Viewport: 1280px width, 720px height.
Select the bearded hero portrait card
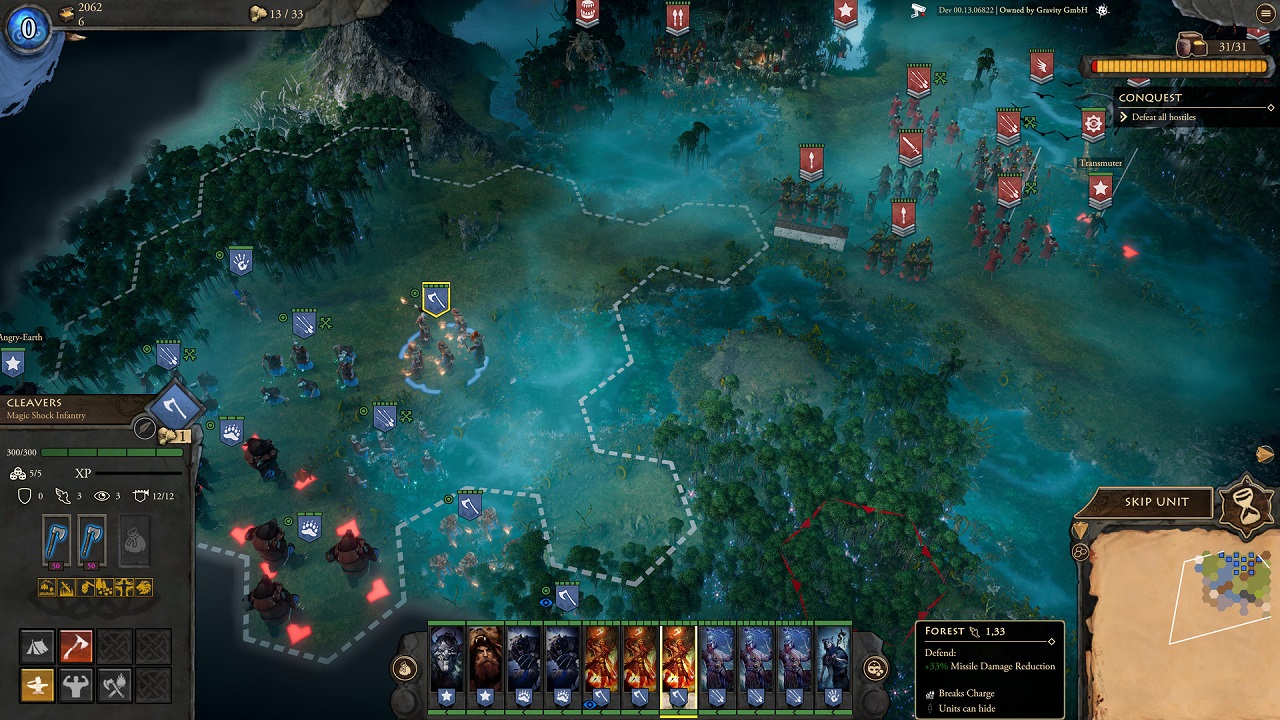(485, 661)
